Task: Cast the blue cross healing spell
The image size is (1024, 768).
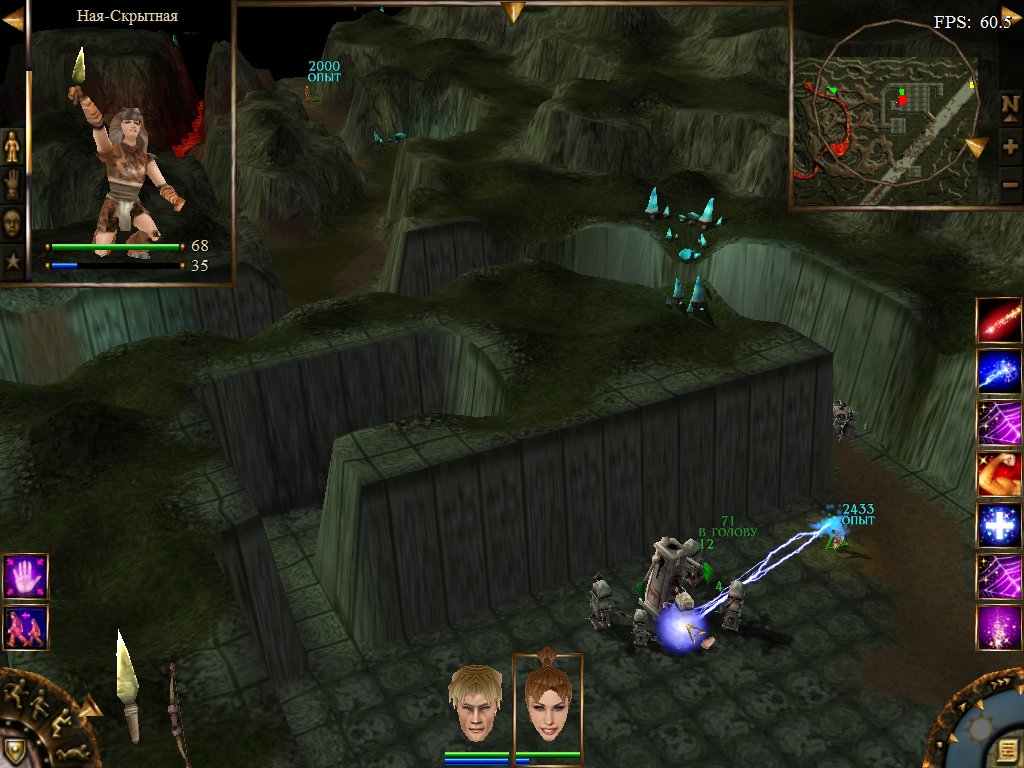Action: pyautogui.click(x=999, y=525)
